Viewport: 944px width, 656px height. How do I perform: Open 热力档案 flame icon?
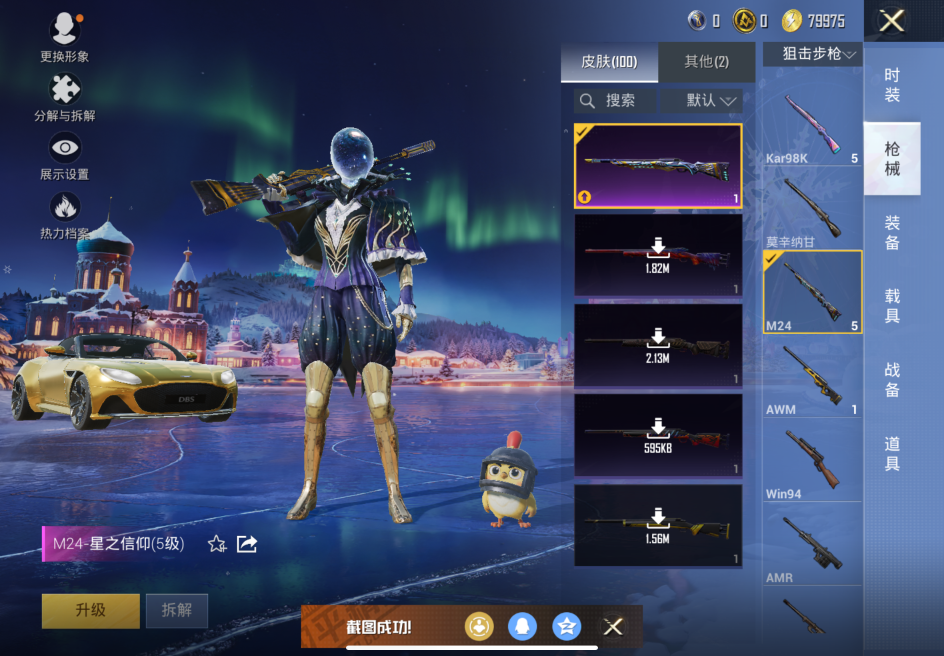(65, 214)
